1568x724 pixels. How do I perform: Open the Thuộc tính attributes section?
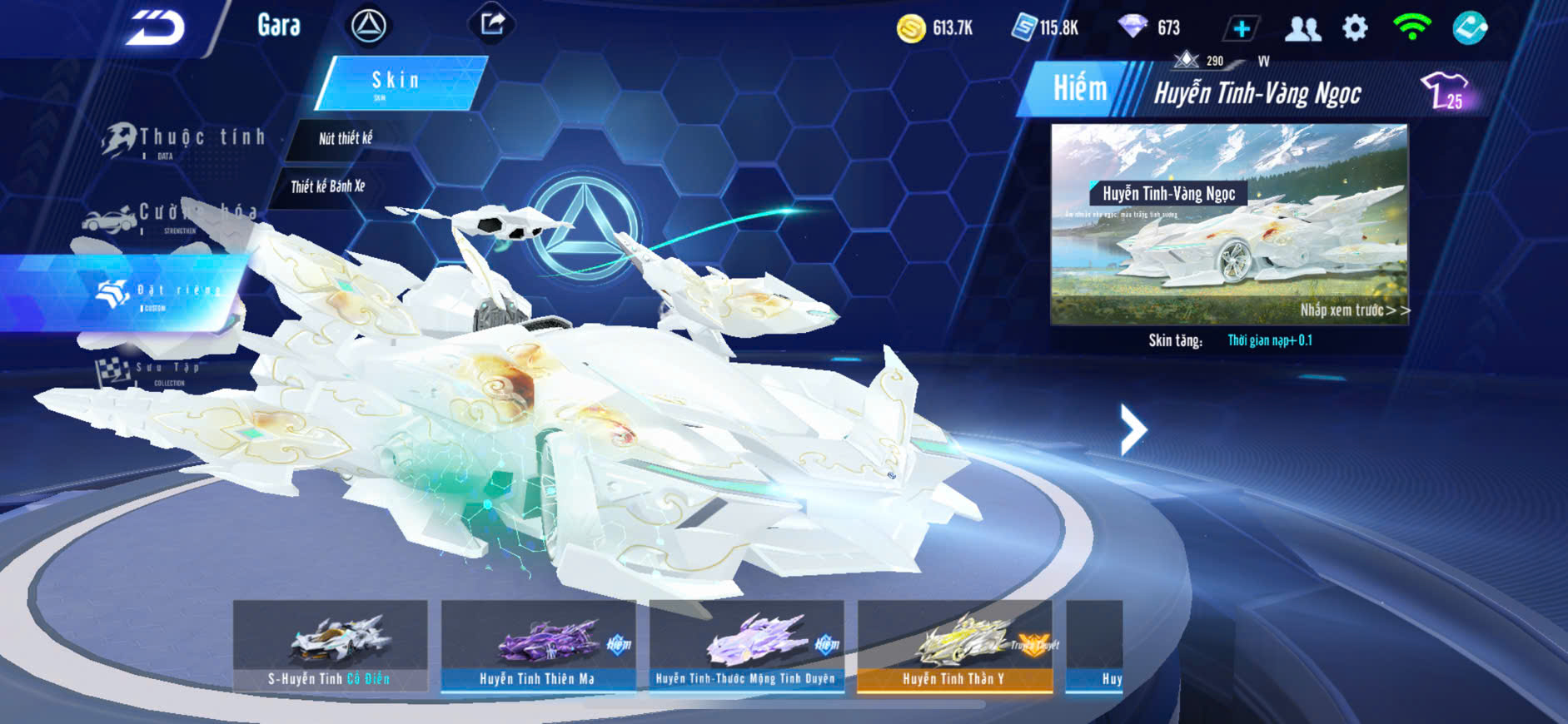185,140
